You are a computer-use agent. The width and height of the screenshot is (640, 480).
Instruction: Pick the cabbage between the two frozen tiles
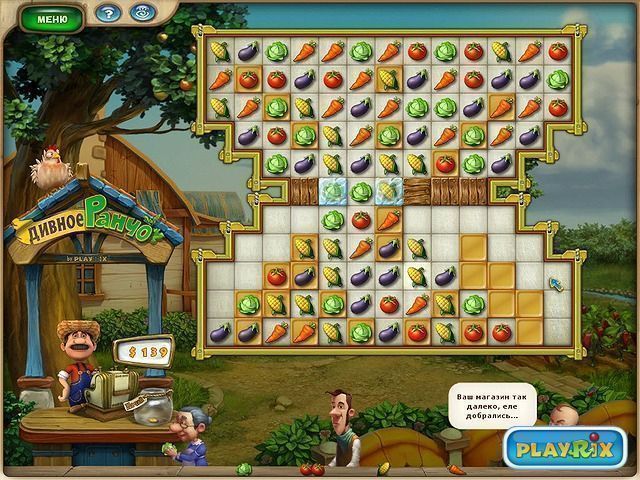[361, 190]
